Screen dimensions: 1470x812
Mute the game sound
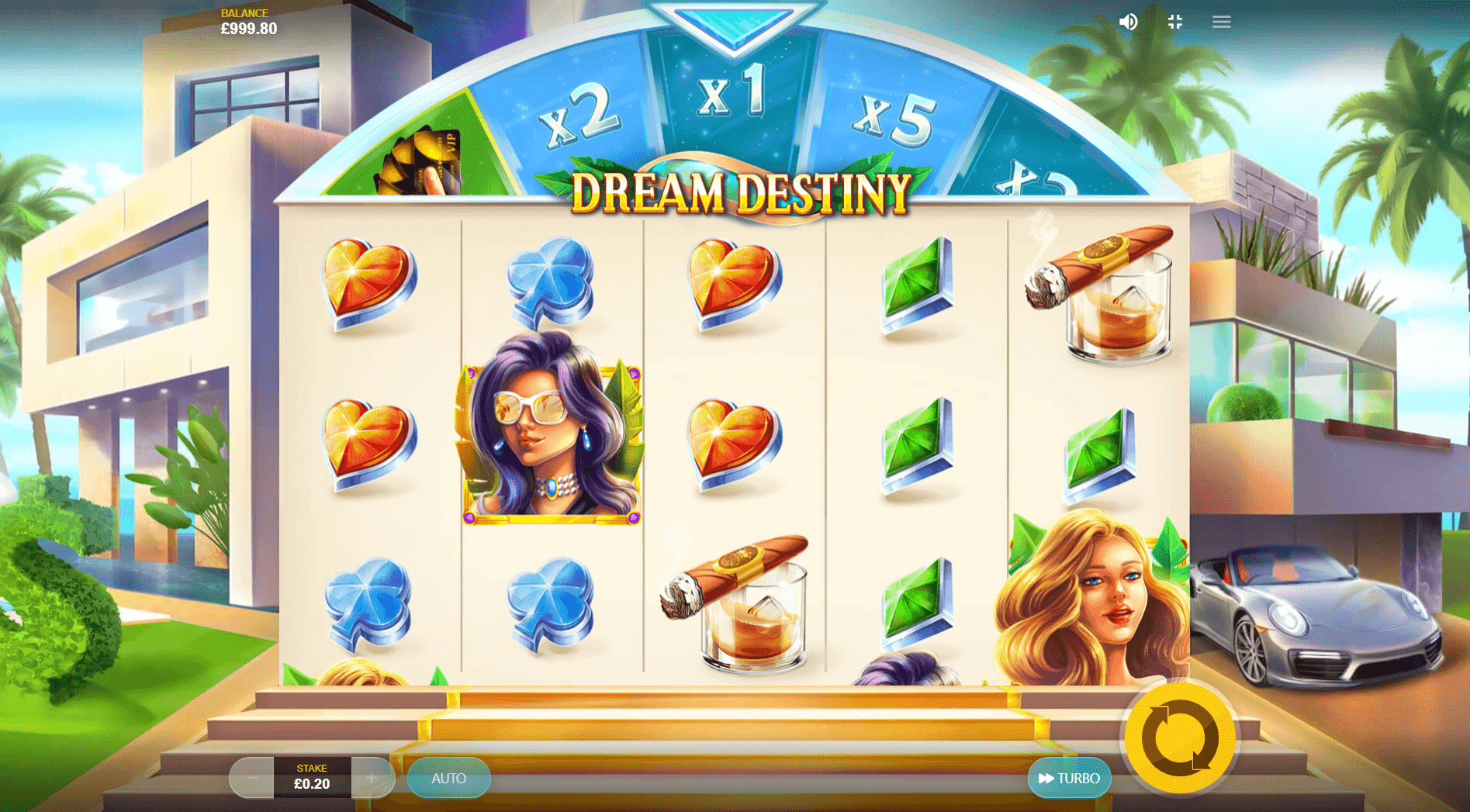click(1128, 22)
